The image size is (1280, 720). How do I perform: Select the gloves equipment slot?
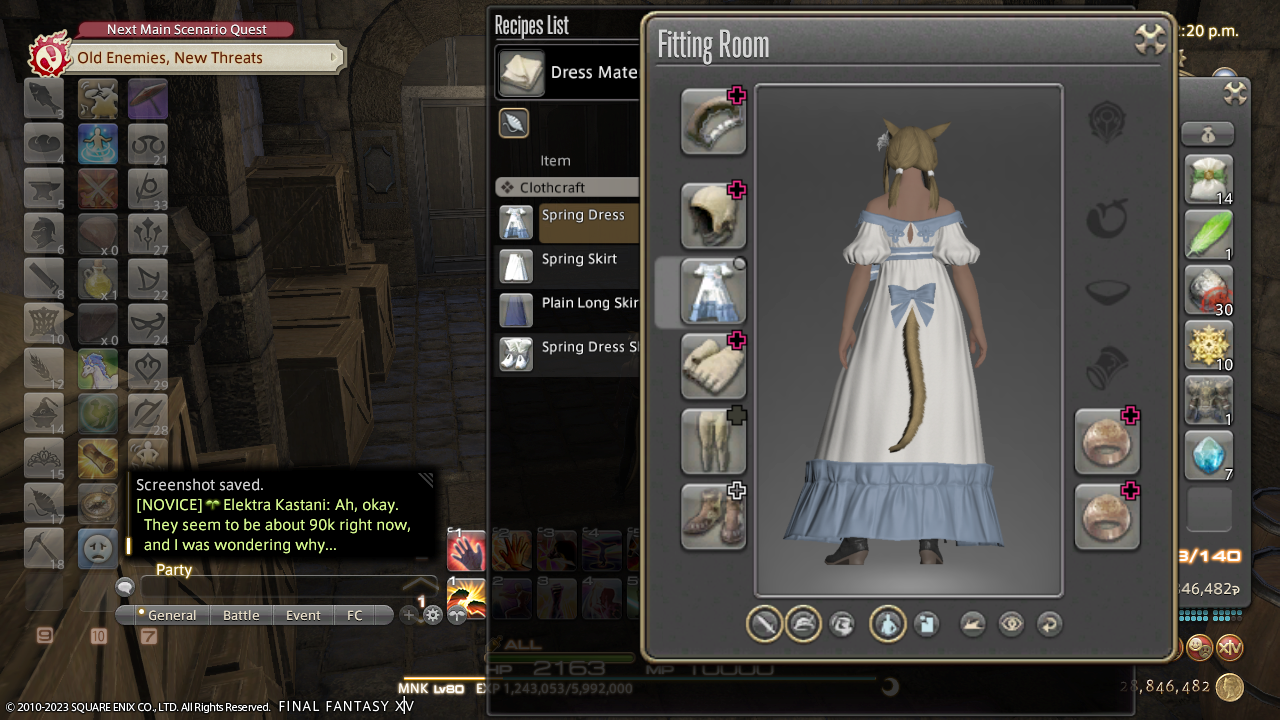(713, 366)
